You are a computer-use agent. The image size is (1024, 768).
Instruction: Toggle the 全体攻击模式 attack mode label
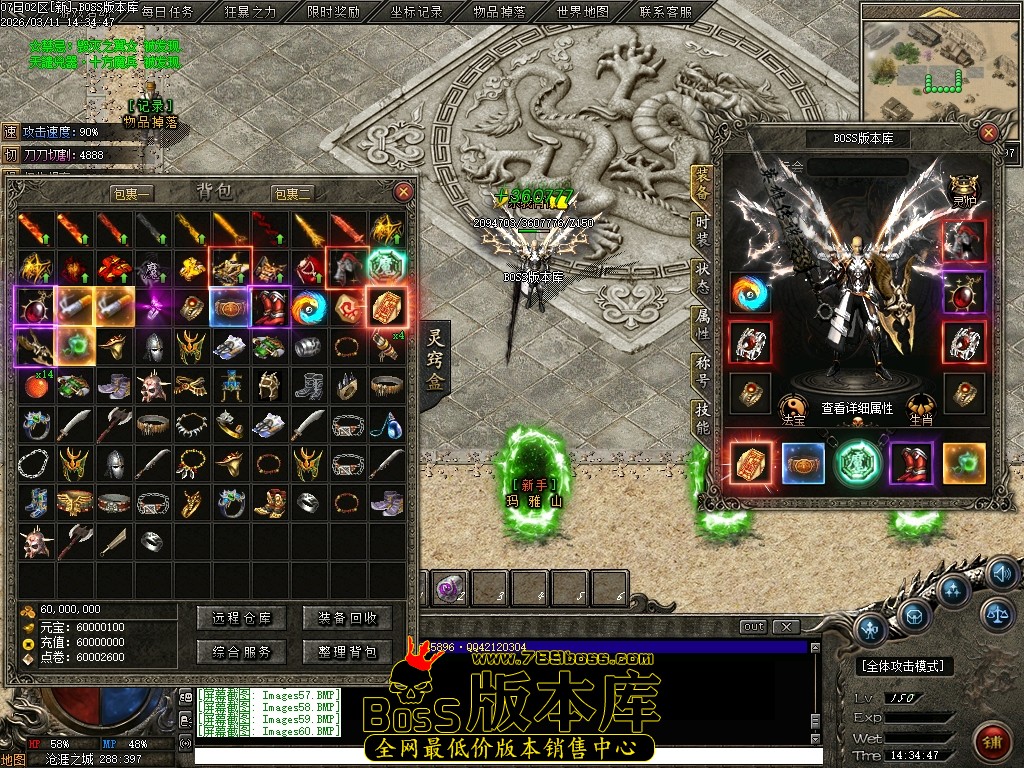click(x=907, y=666)
